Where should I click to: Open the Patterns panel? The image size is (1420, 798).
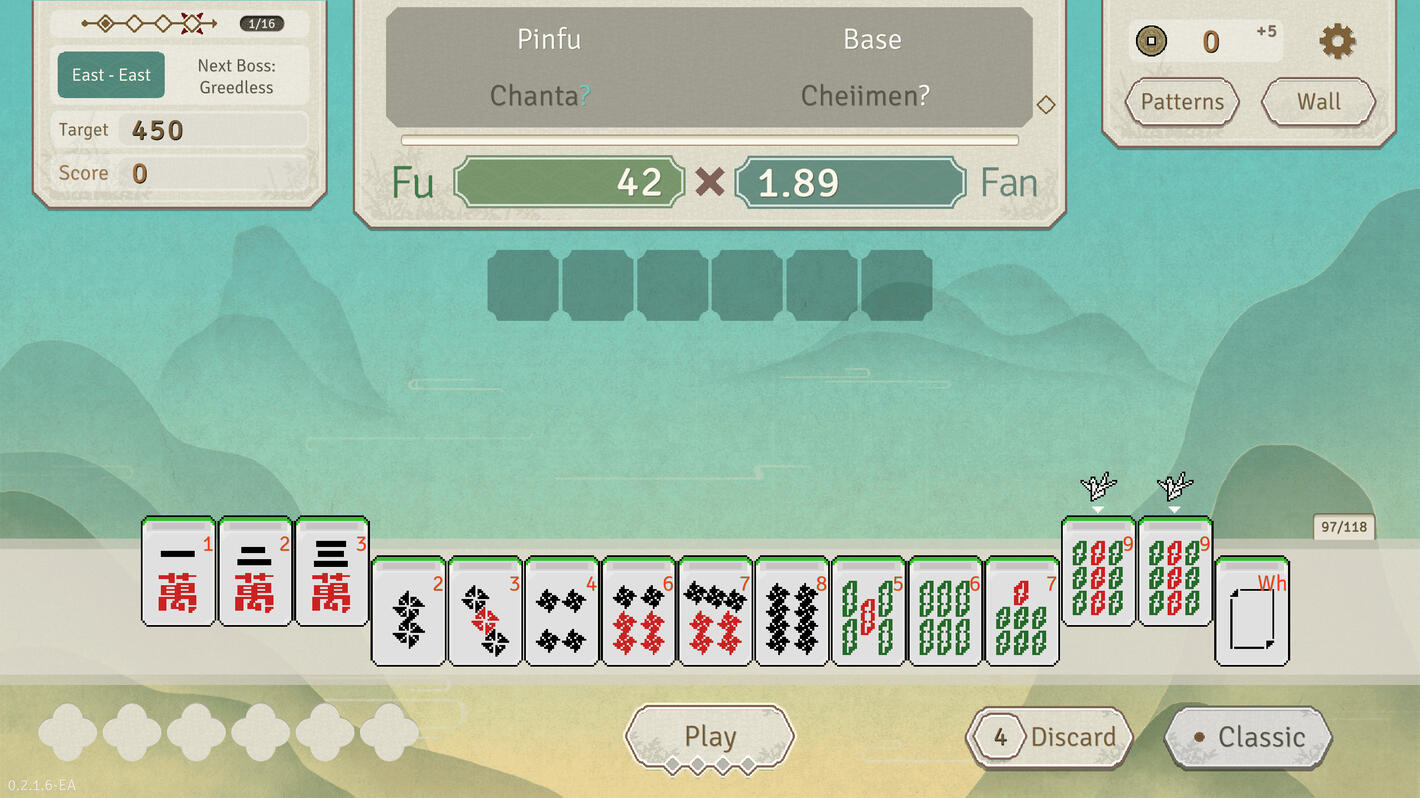click(x=1182, y=102)
